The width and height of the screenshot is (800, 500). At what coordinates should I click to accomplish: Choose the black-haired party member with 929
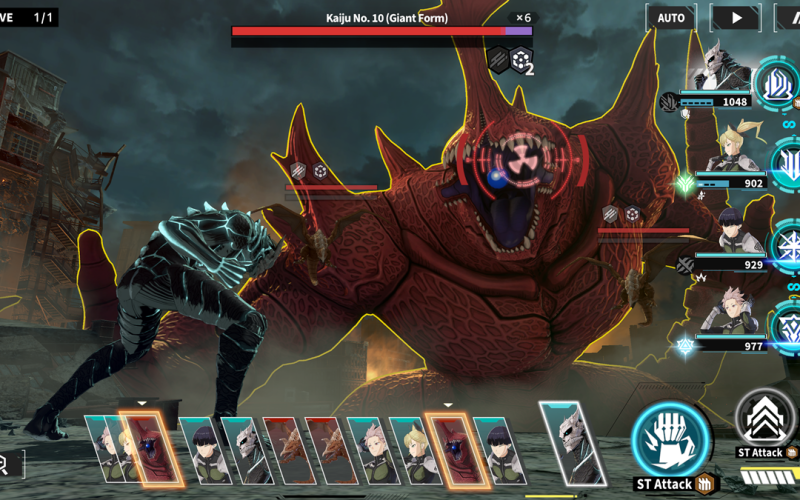pyautogui.click(x=735, y=231)
